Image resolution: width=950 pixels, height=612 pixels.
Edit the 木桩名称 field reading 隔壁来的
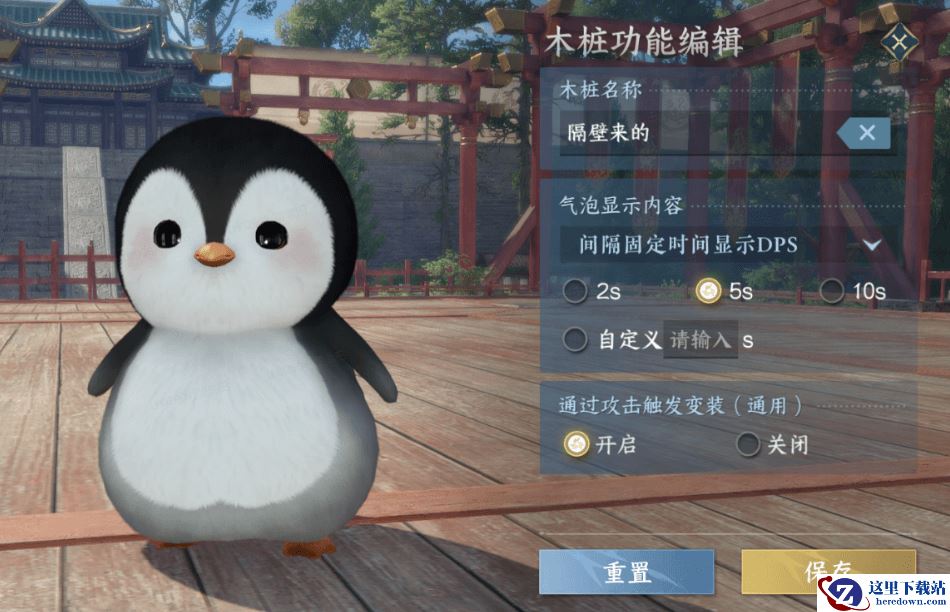690,133
